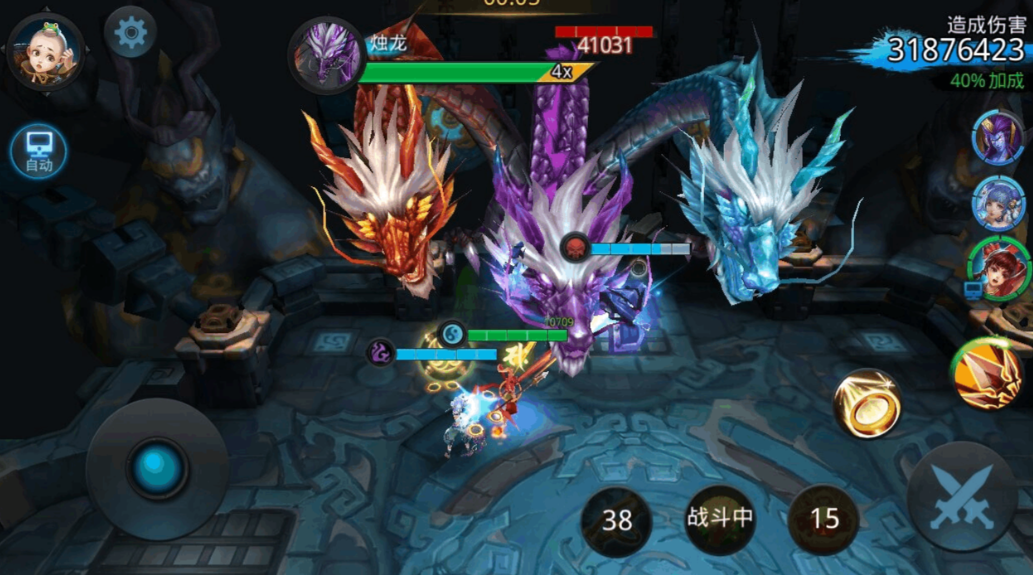Touch the virtual joystick knob
This screenshot has width=1033, height=575.
(x=157, y=468)
